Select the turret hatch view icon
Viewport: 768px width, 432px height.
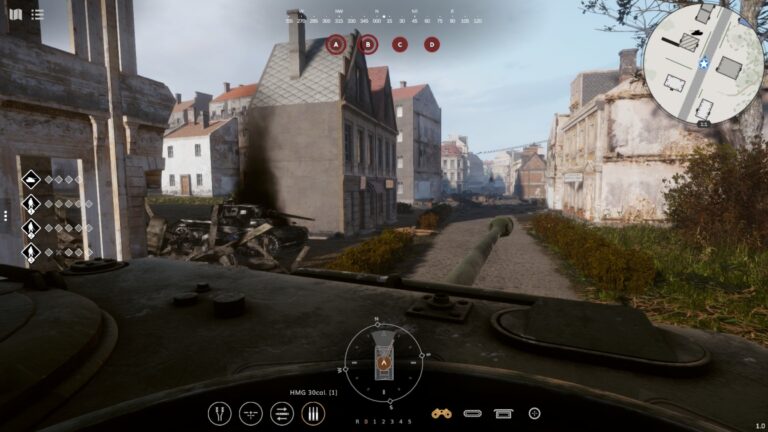coord(503,413)
